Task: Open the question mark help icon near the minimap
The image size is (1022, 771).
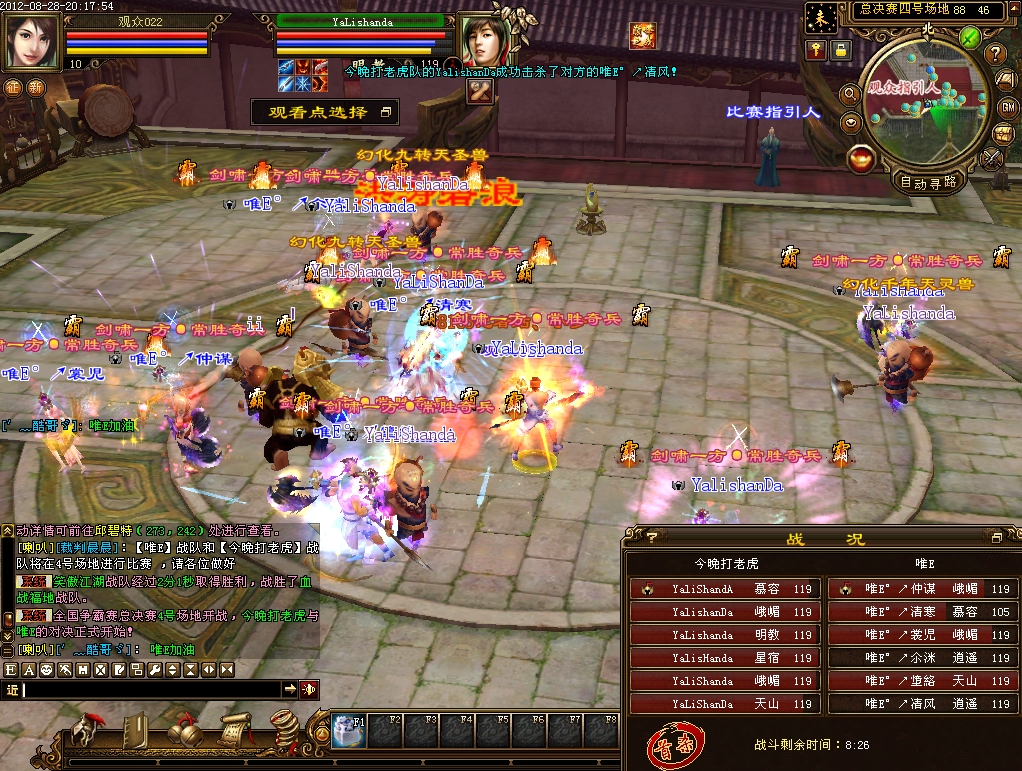Action: [995, 53]
